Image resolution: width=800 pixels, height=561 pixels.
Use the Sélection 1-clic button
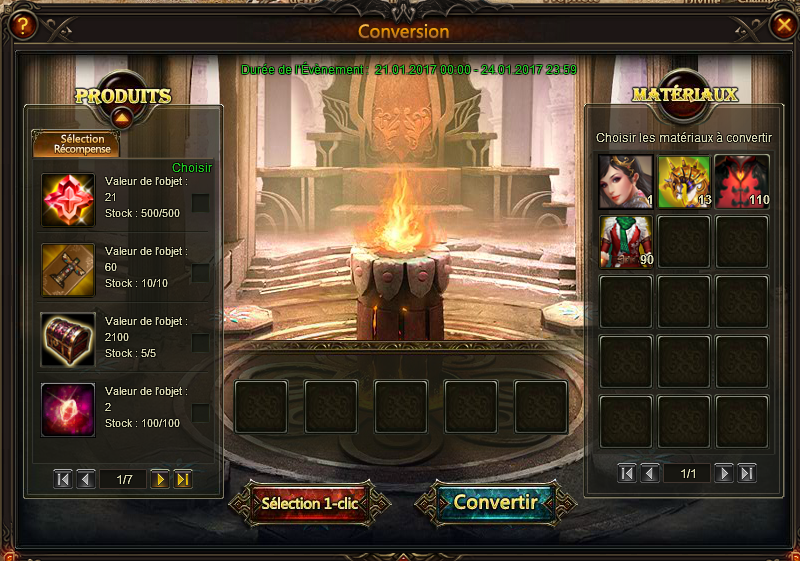click(x=310, y=502)
